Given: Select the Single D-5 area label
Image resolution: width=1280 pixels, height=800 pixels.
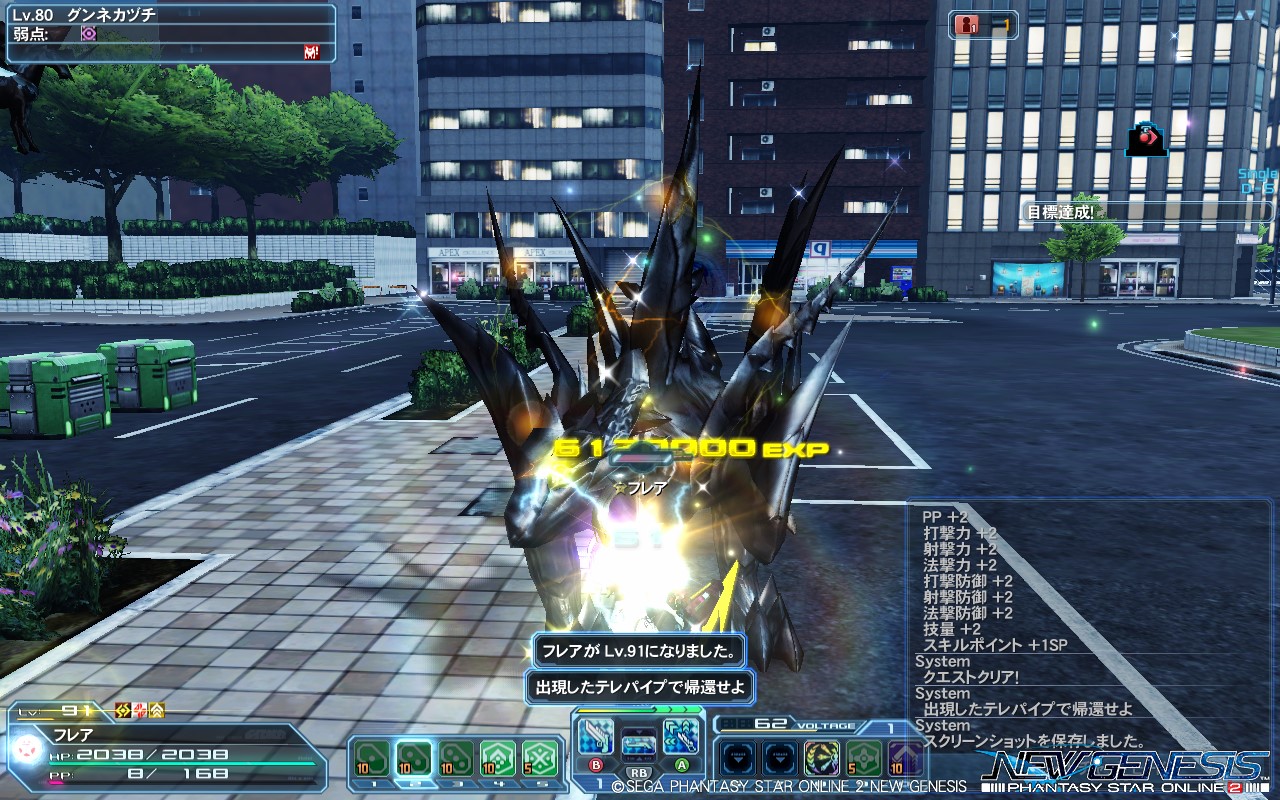Looking at the screenshot, I should [1253, 180].
